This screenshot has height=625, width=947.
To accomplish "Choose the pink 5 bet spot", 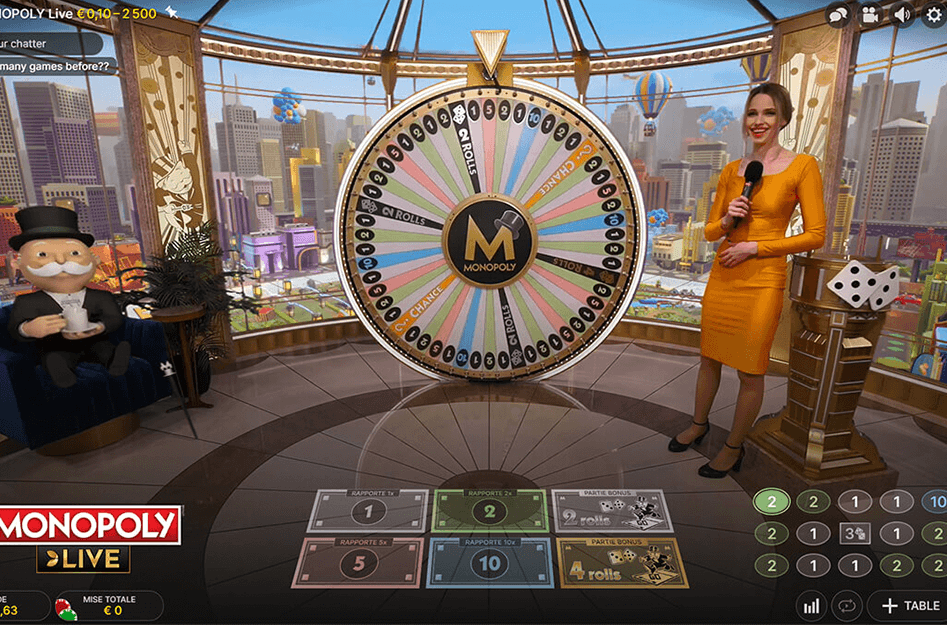I will point(357,563).
